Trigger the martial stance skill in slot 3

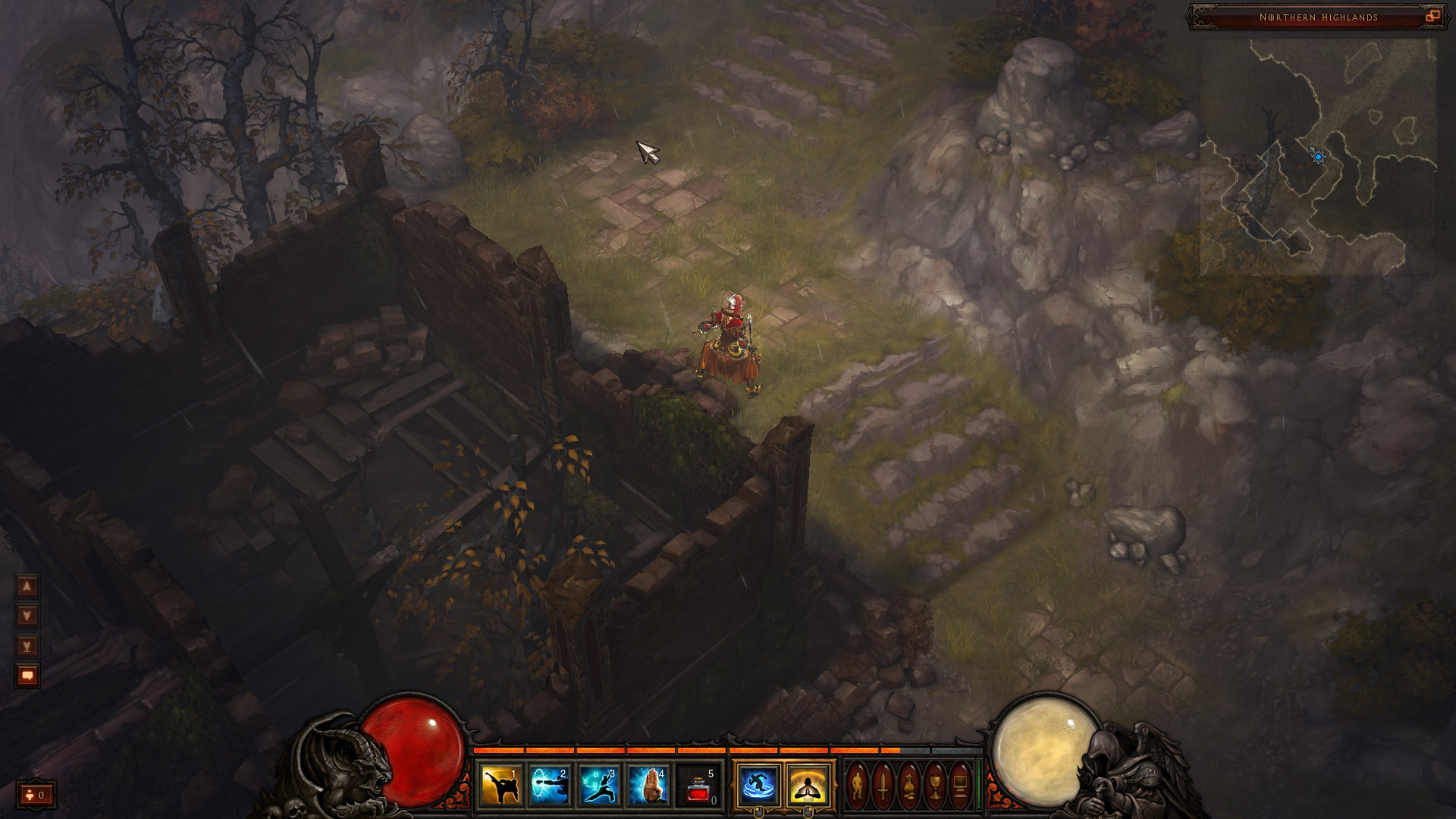pos(599,786)
